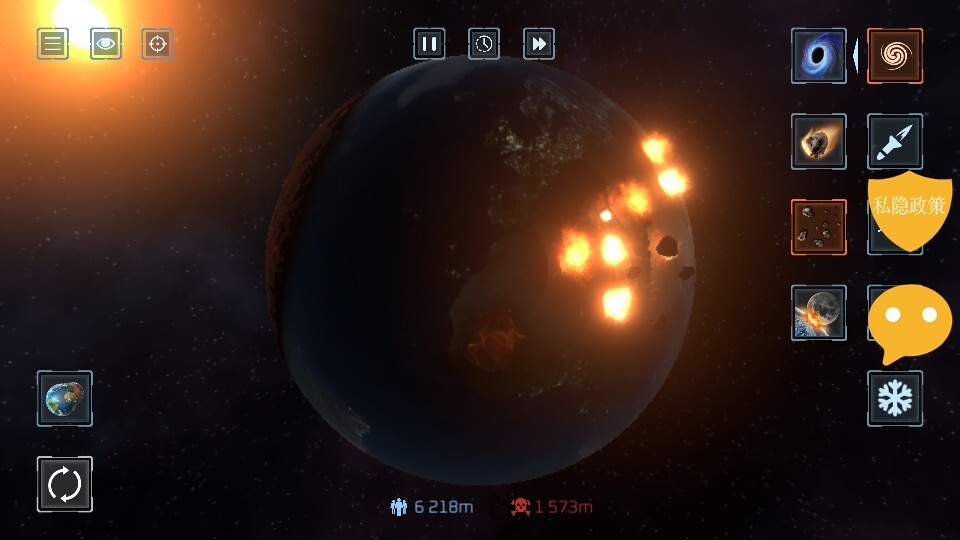Activate the snowflake freeze weapon

895,398
